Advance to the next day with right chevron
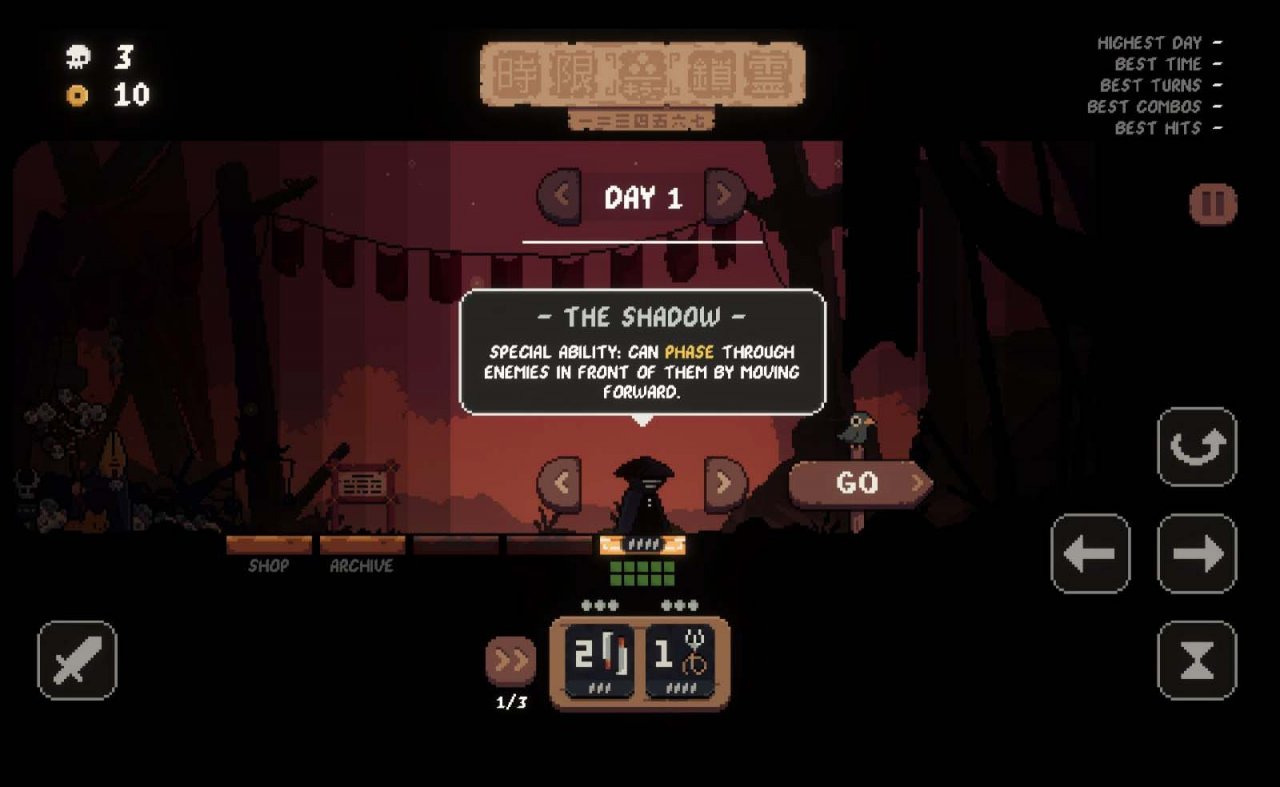The width and height of the screenshot is (1280, 787). [x=722, y=196]
